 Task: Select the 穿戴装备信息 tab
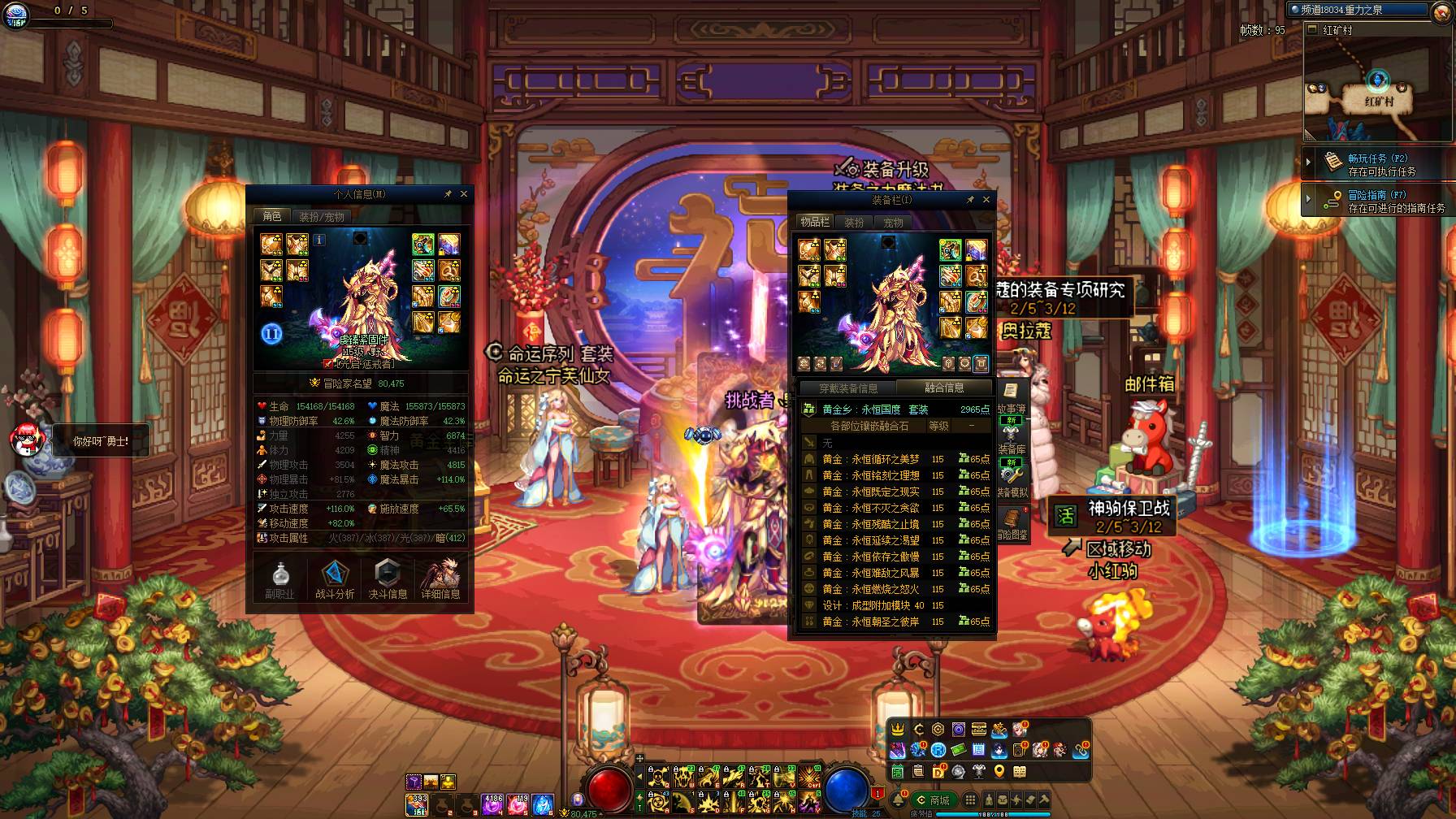(847, 388)
